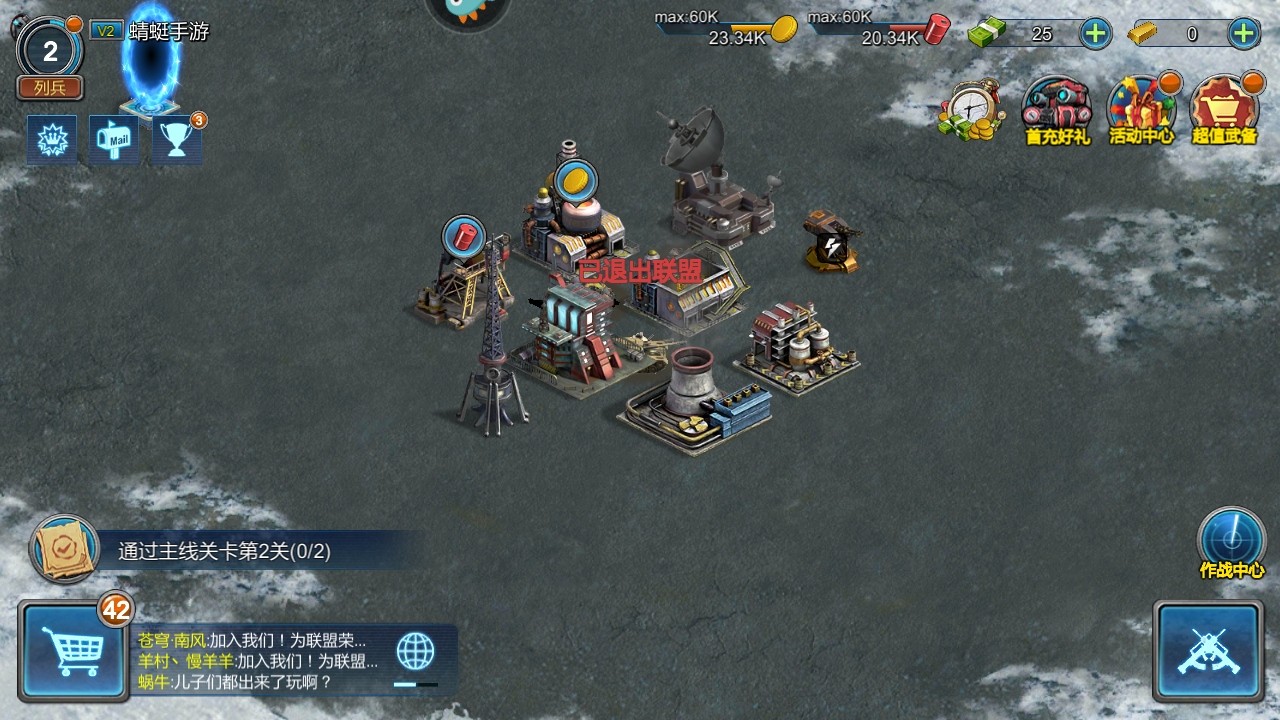The image size is (1280, 720).
Task: Open the player level 2 avatar profile
Action: pyautogui.click(x=49, y=50)
